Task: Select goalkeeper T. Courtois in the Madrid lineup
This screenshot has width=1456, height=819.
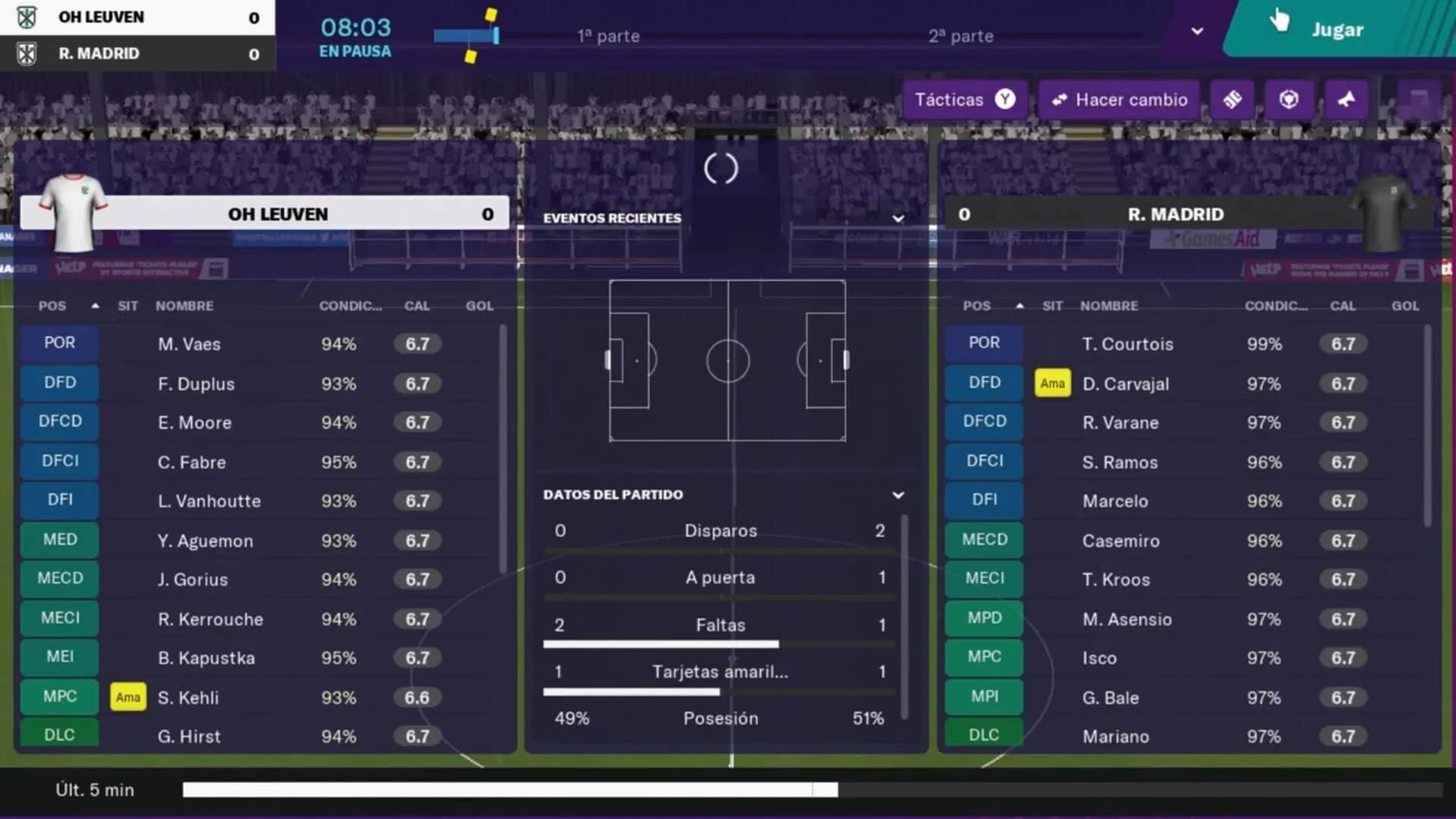Action: pyautogui.click(x=1128, y=344)
